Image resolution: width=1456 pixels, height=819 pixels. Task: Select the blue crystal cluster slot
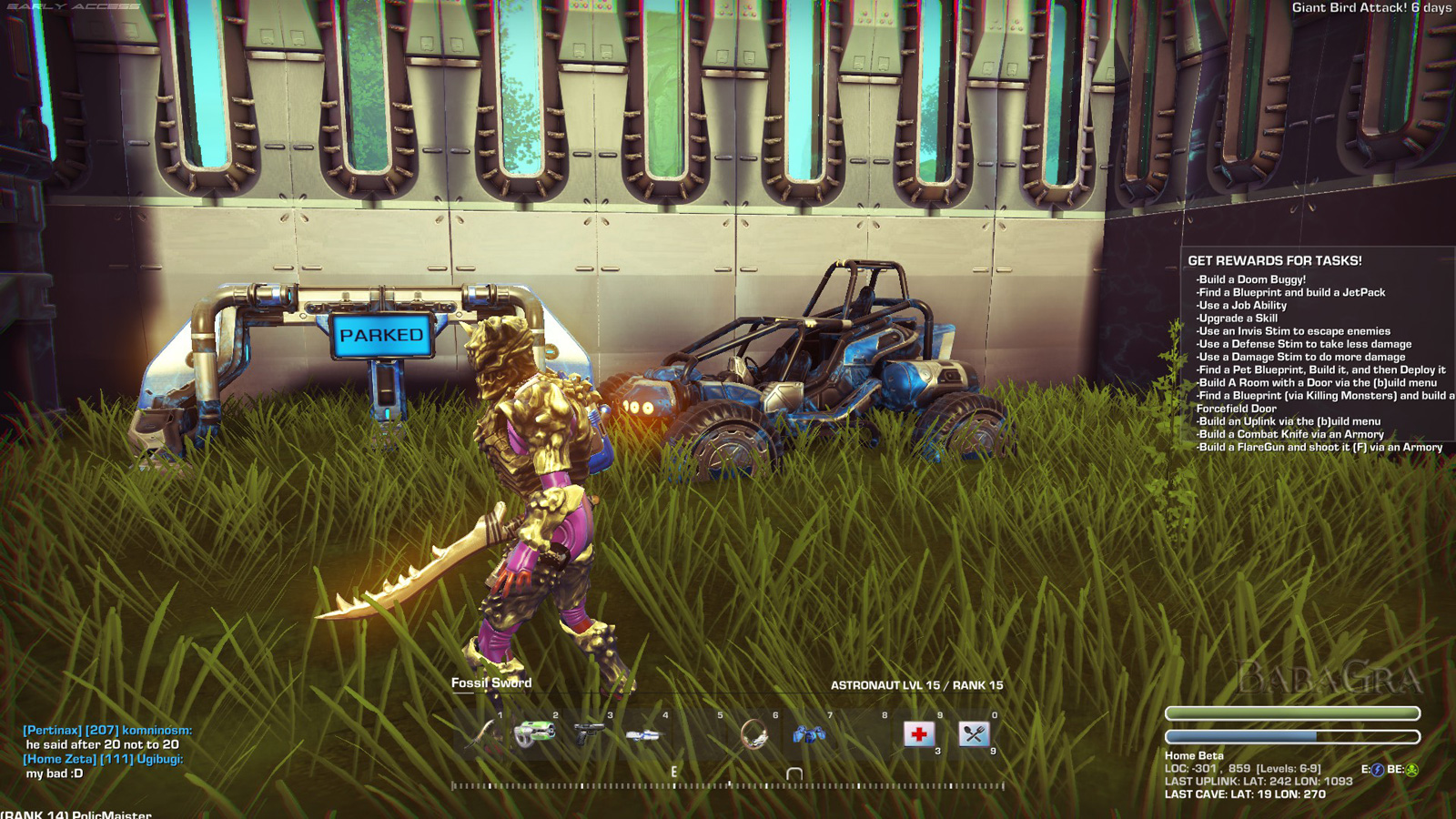pos(809,733)
